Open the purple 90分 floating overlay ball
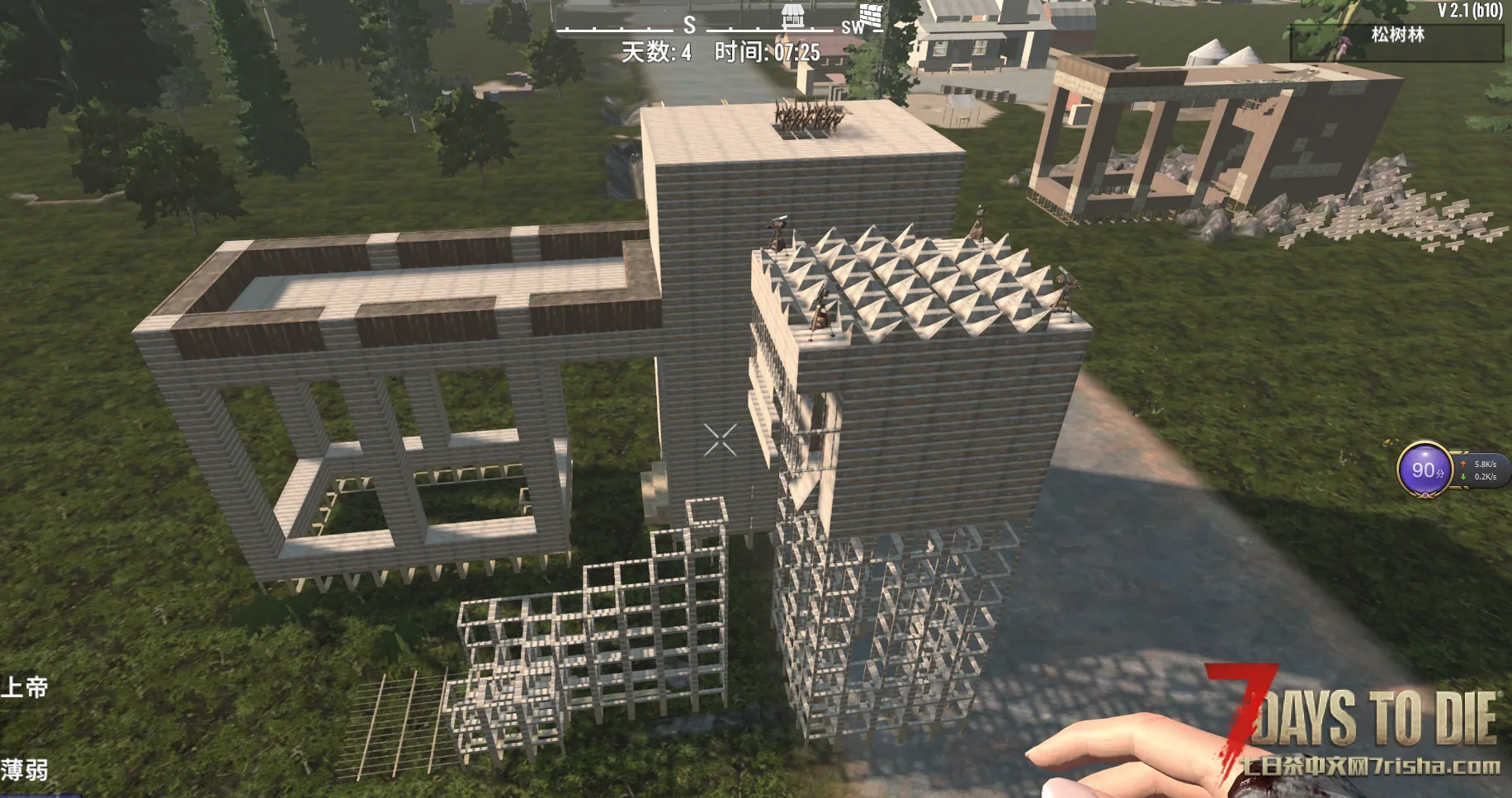 point(1425,470)
